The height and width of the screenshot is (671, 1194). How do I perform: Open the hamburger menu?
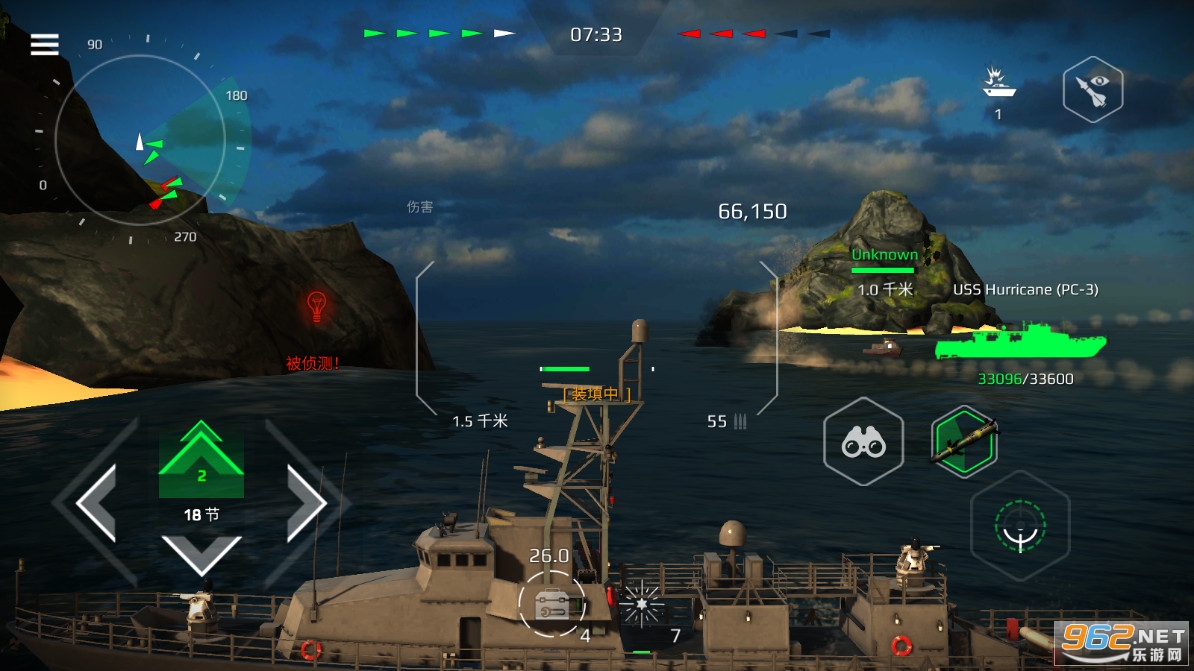pos(45,44)
